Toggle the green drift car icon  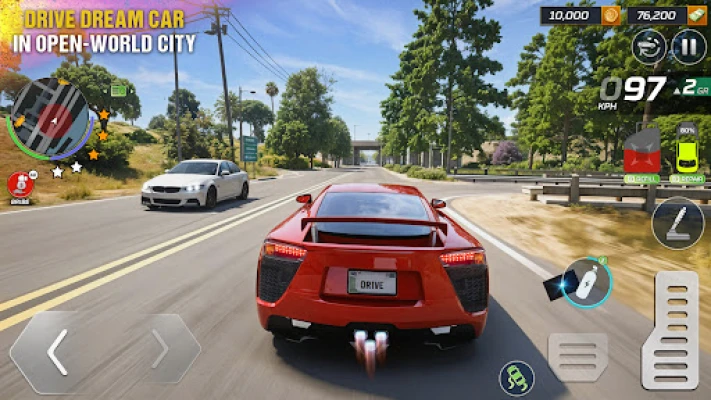click(x=517, y=377)
